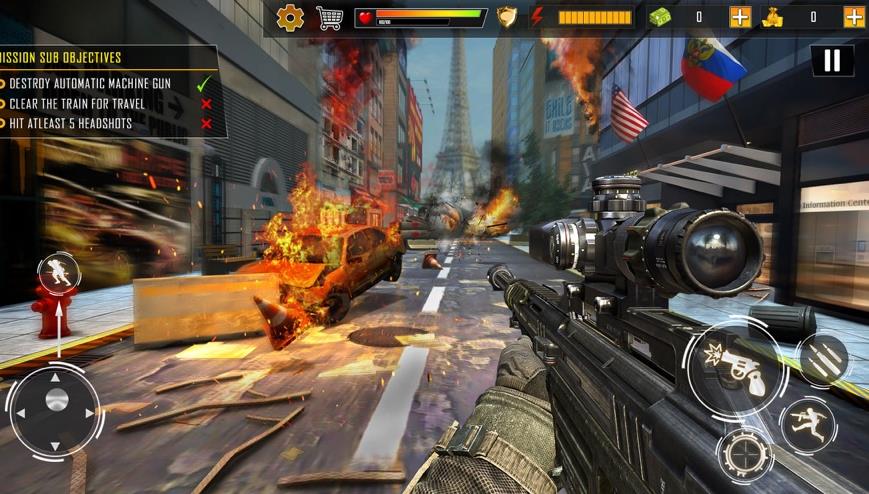Open settings with the gear icon

pyautogui.click(x=290, y=17)
